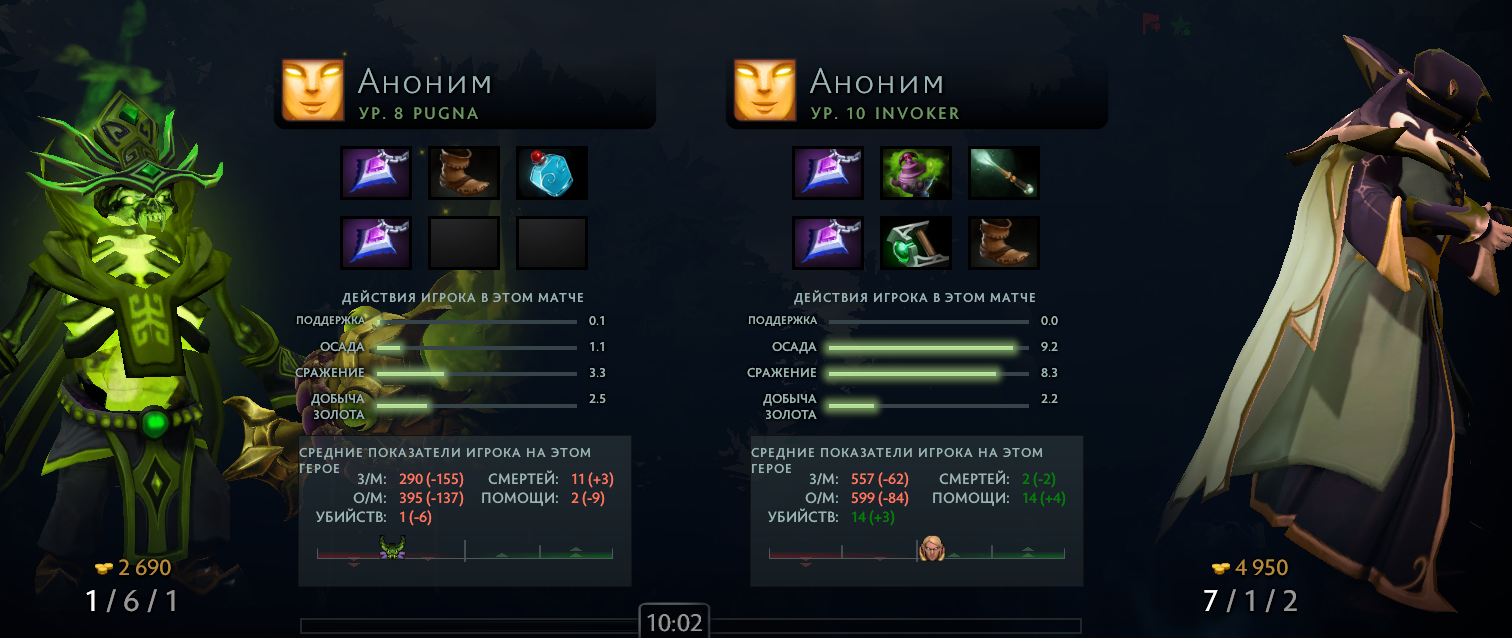The image size is (1512, 638).
Task: Click the Pugna head on the performance graph
Action: click(x=391, y=548)
